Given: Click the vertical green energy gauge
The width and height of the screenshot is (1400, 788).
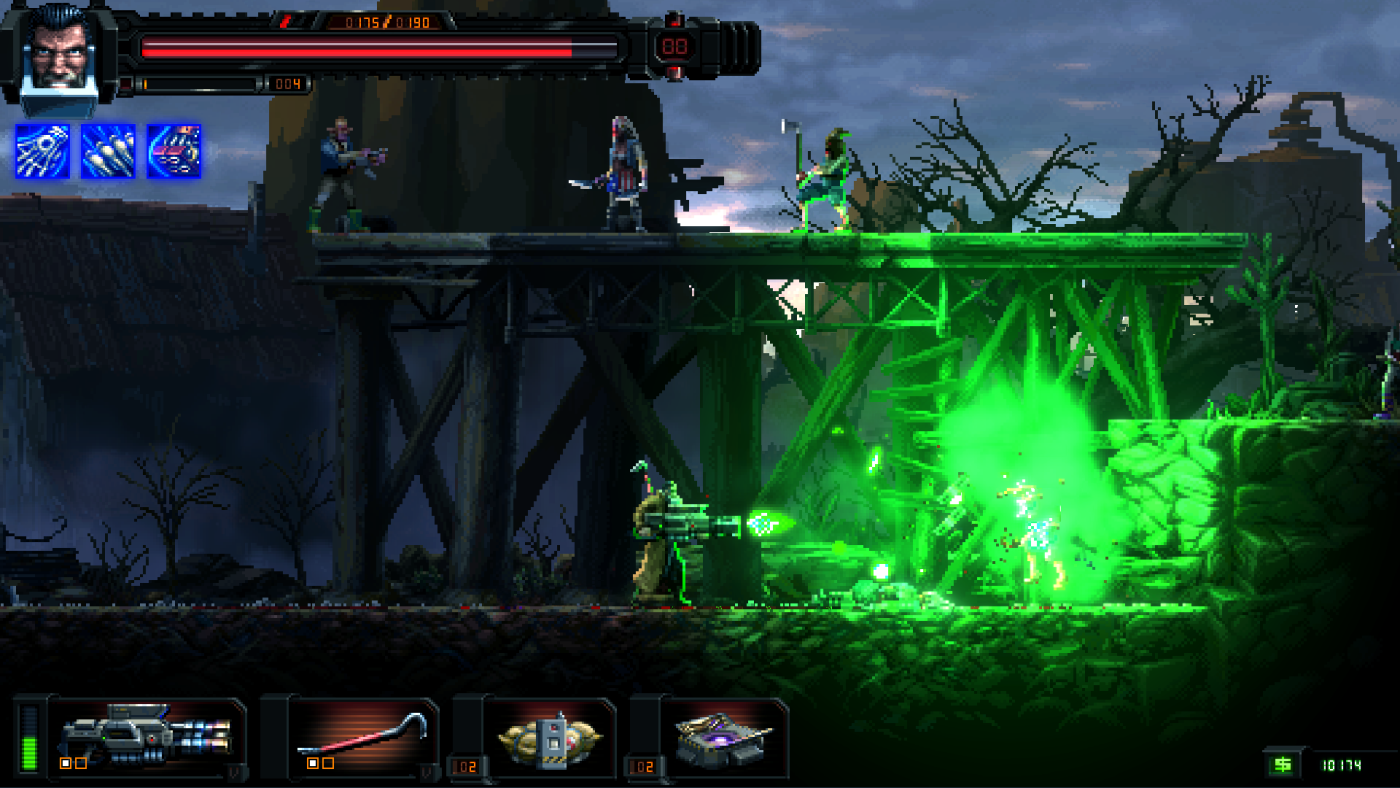Looking at the screenshot, I should click(30, 740).
